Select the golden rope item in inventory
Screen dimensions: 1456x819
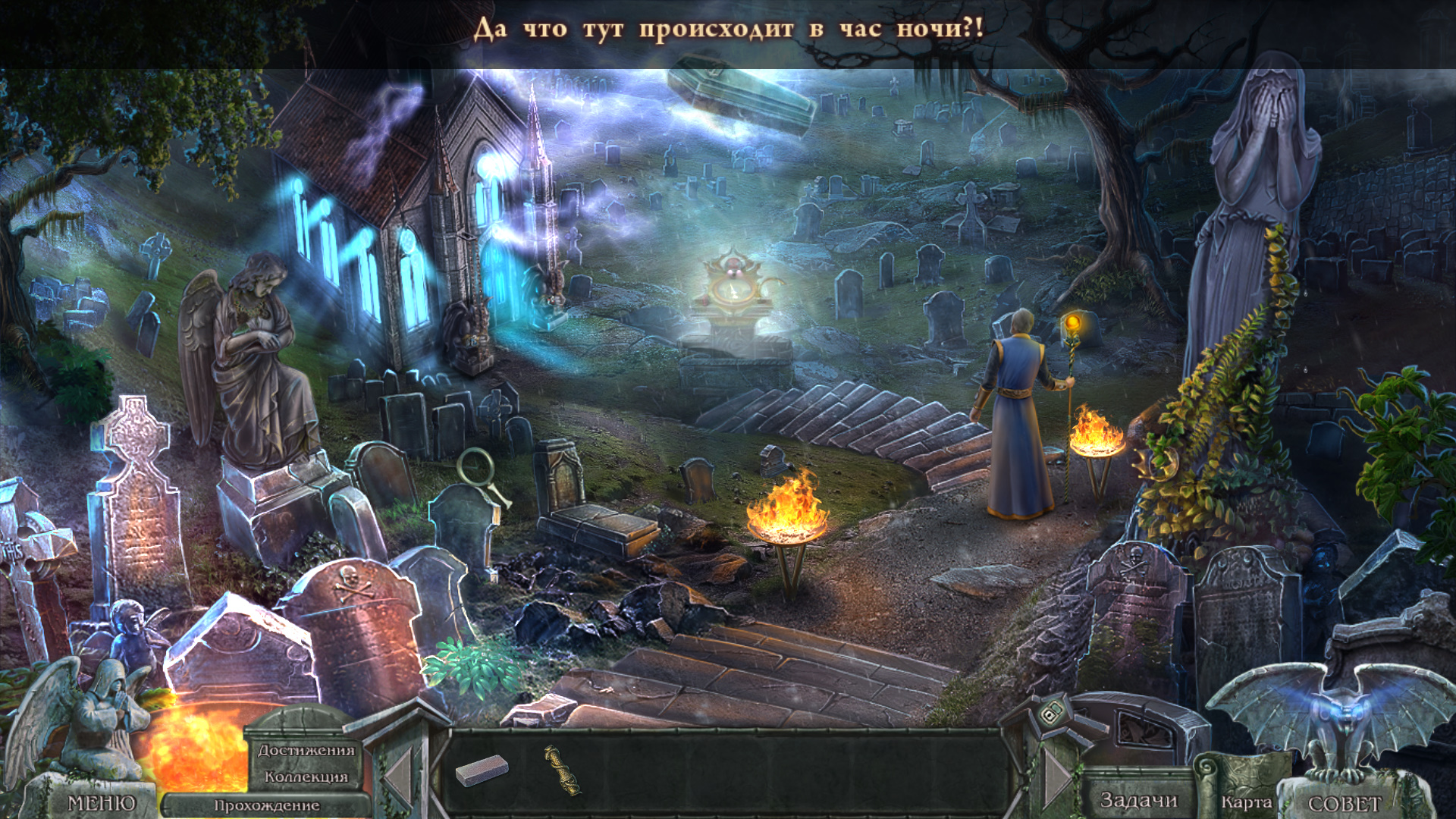[562, 770]
